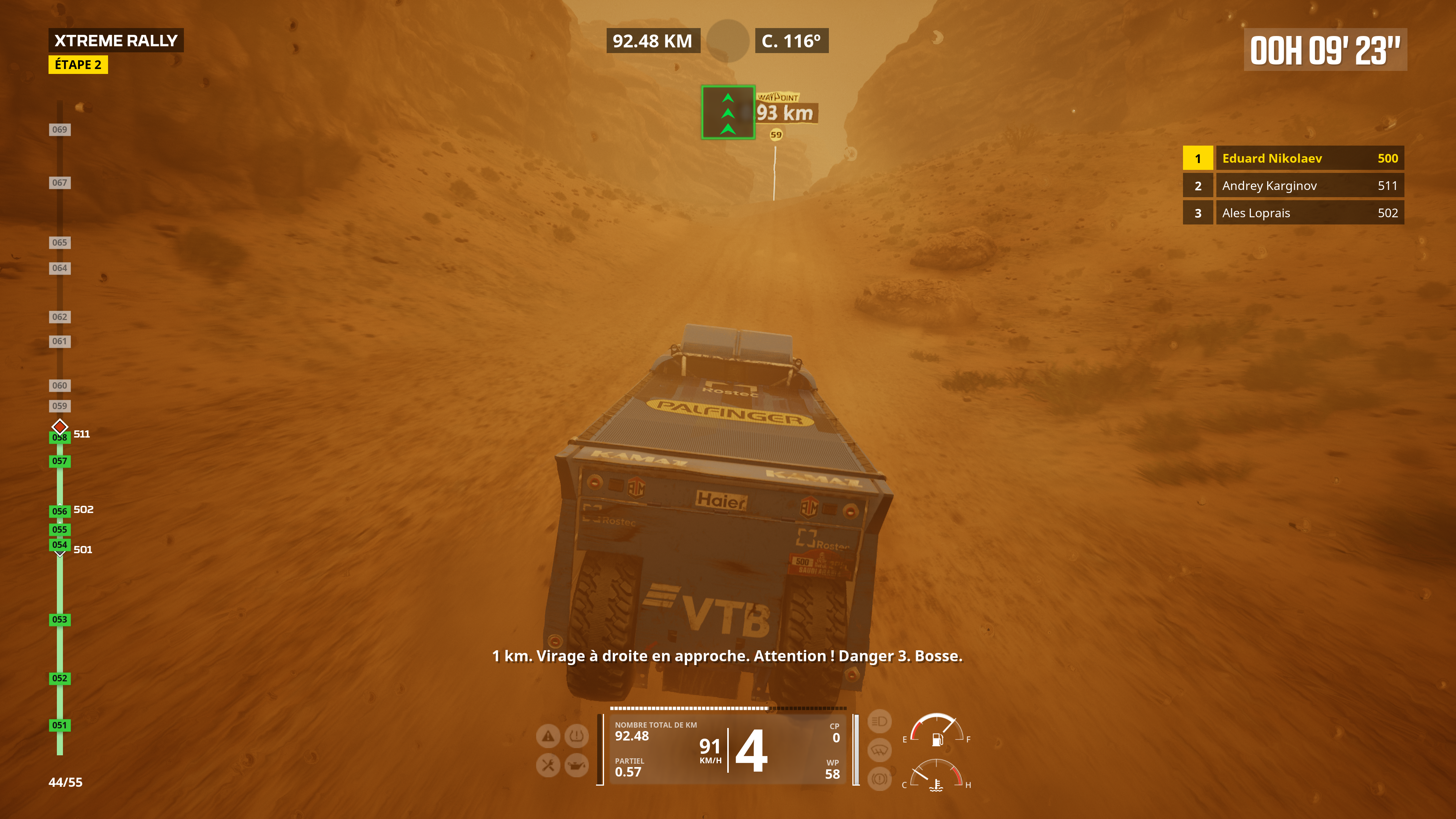Click the oil can indicator icon
The image size is (1456, 819).
pyautogui.click(x=576, y=765)
